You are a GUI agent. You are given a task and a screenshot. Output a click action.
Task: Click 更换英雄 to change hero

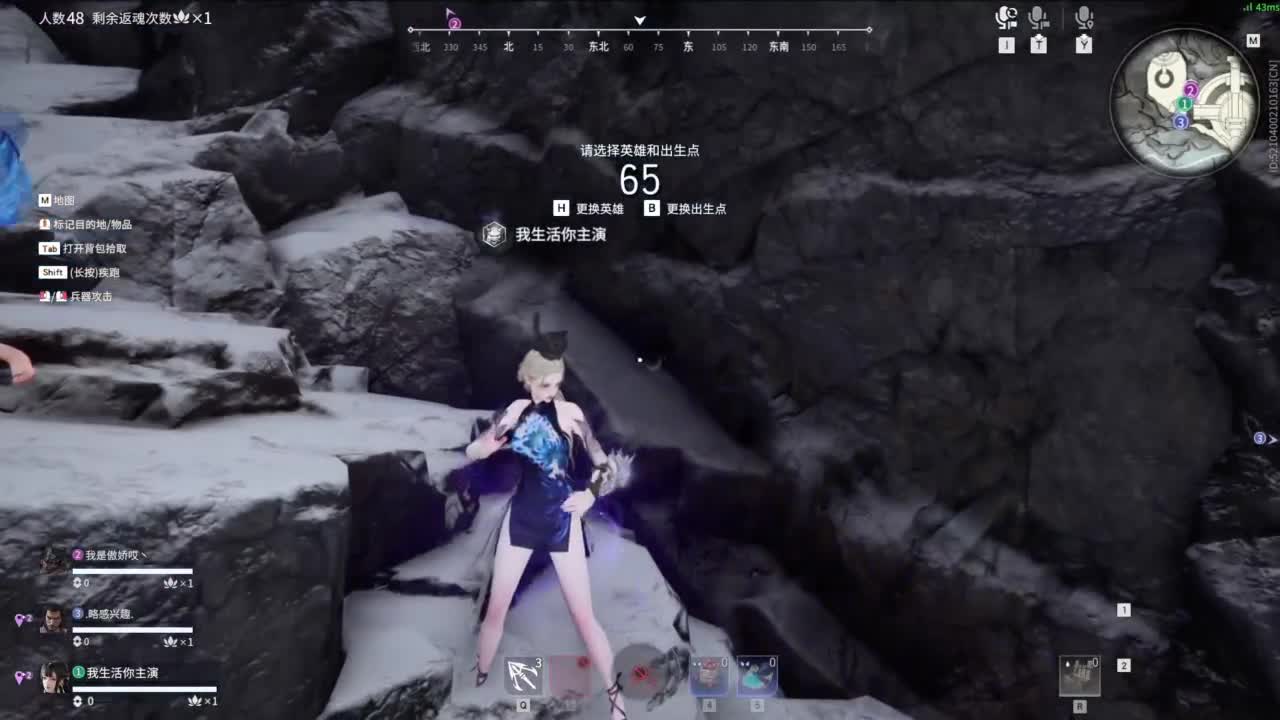click(x=601, y=208)
